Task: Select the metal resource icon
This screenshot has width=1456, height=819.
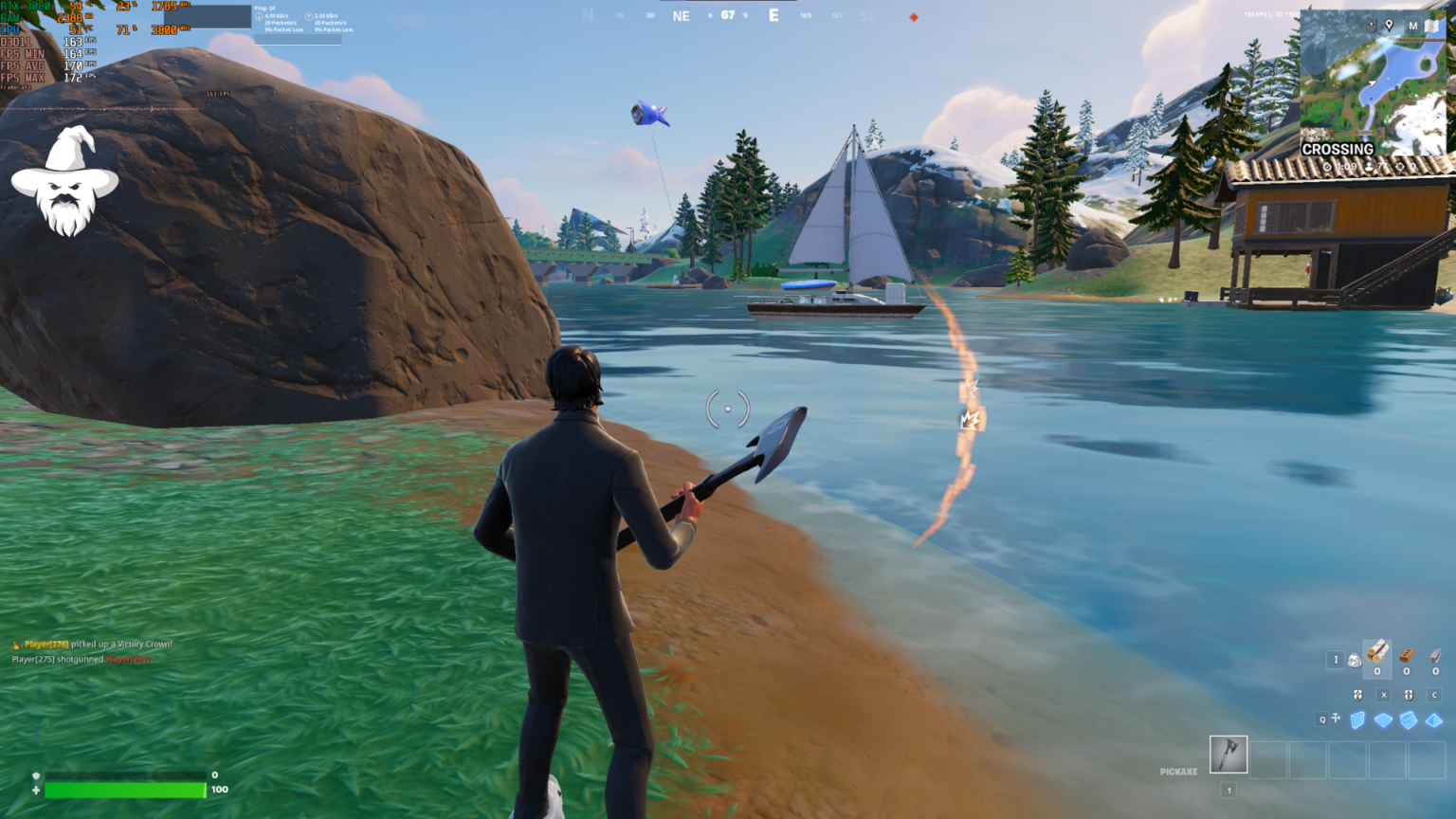Action: (x=1435, y=656)
